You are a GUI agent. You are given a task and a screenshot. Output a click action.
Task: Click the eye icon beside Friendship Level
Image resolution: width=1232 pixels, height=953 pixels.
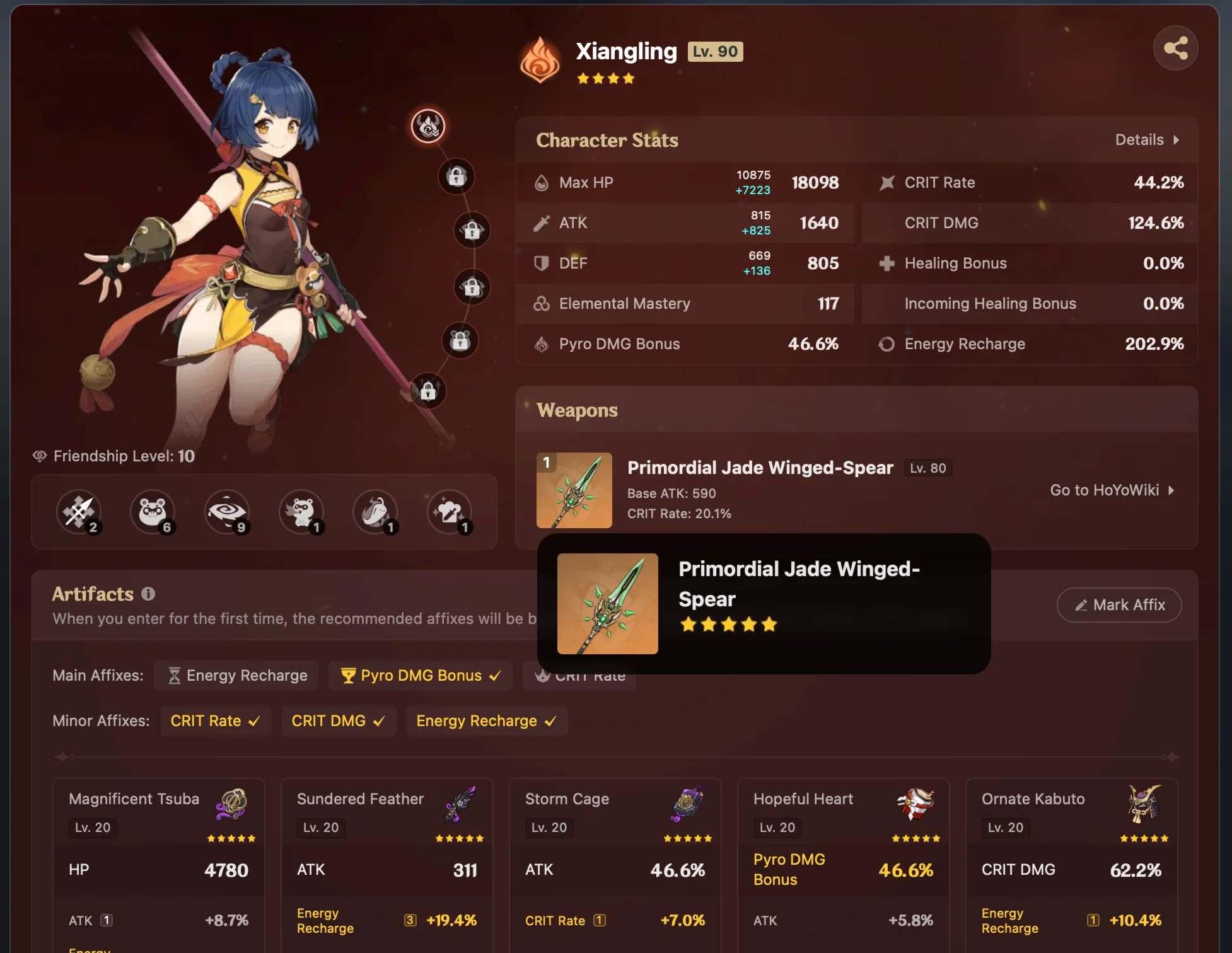pos(40,456)
